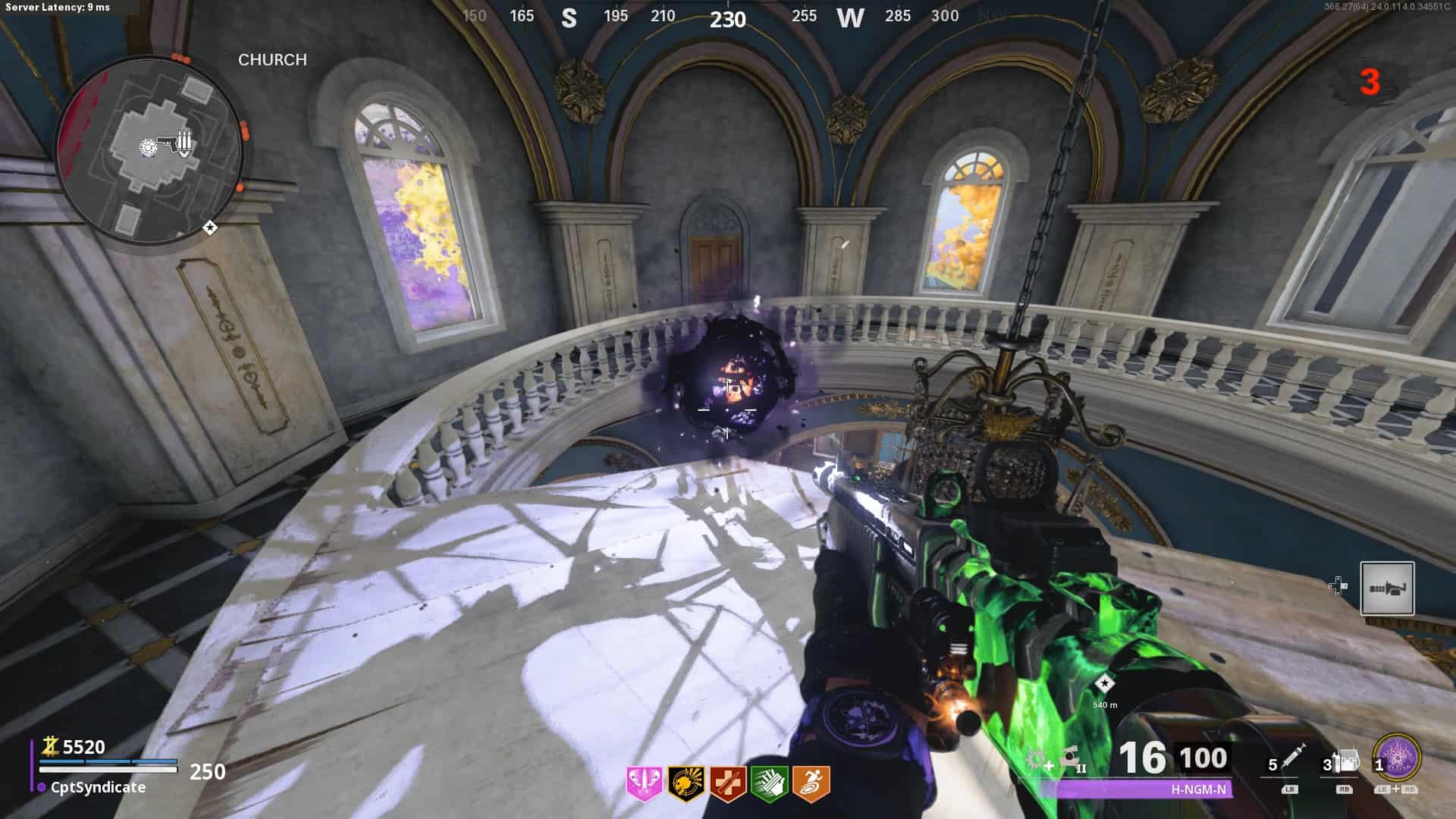
Task: Select the radio equipment slot
Action: 1344,761
